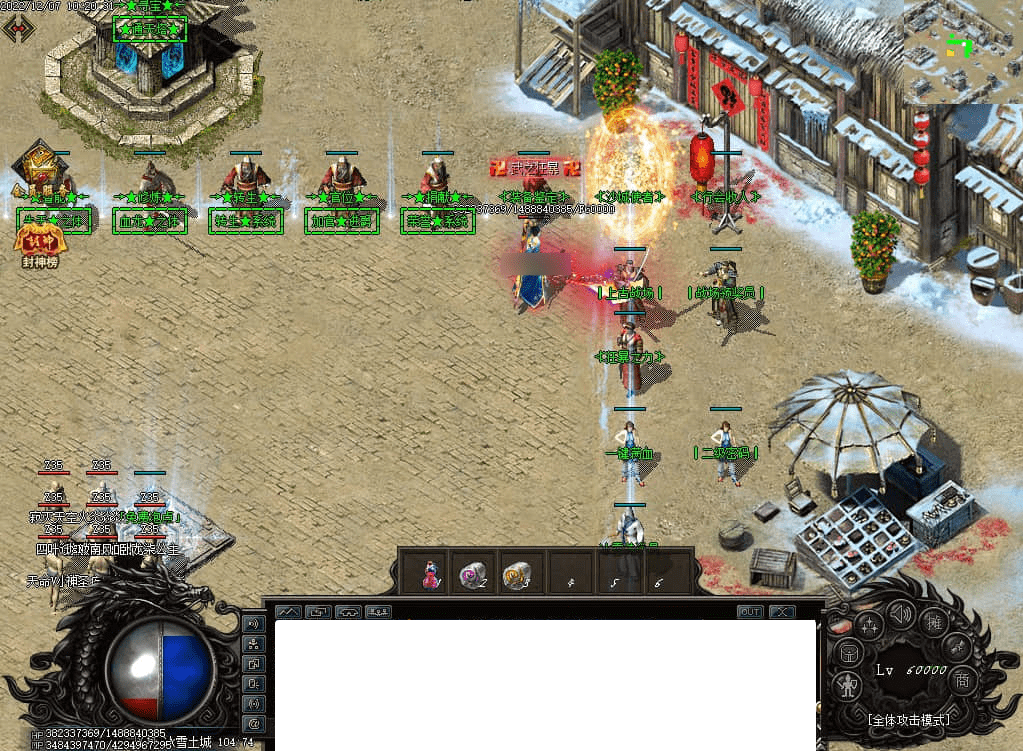
Task: Open the minimap
Action: point(962,50)
